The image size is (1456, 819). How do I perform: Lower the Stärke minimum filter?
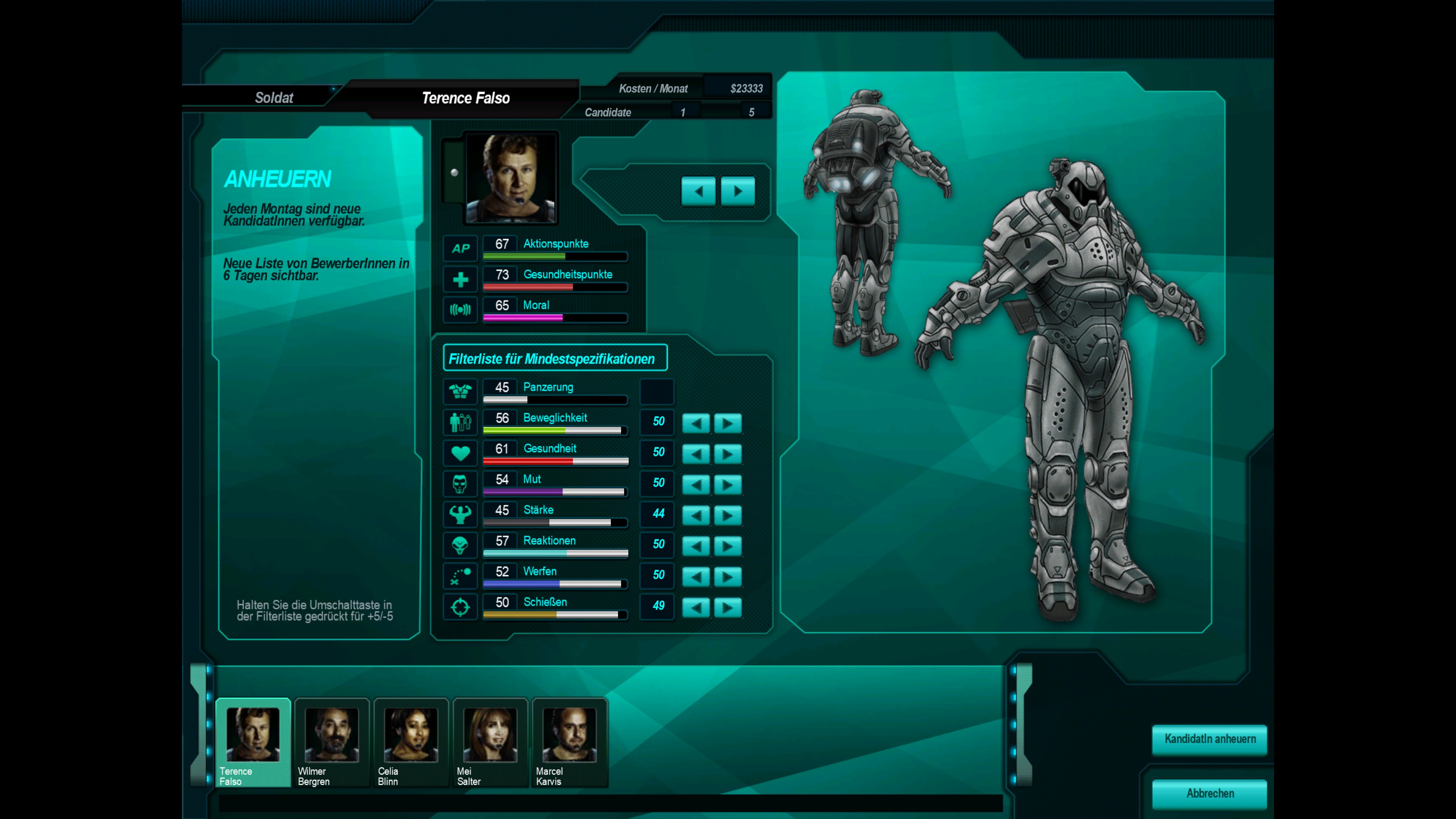point(696,515)
